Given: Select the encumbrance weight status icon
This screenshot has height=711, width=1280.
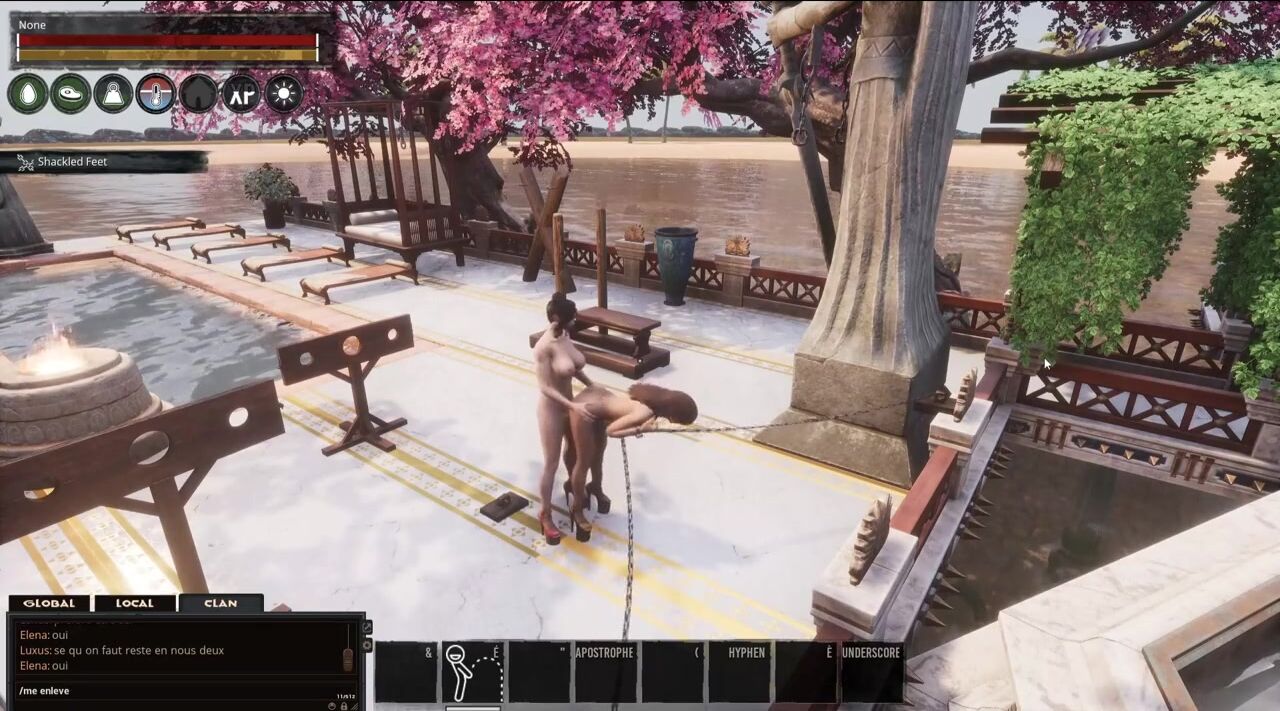Looking at the screenshot, I should (113, 93).
